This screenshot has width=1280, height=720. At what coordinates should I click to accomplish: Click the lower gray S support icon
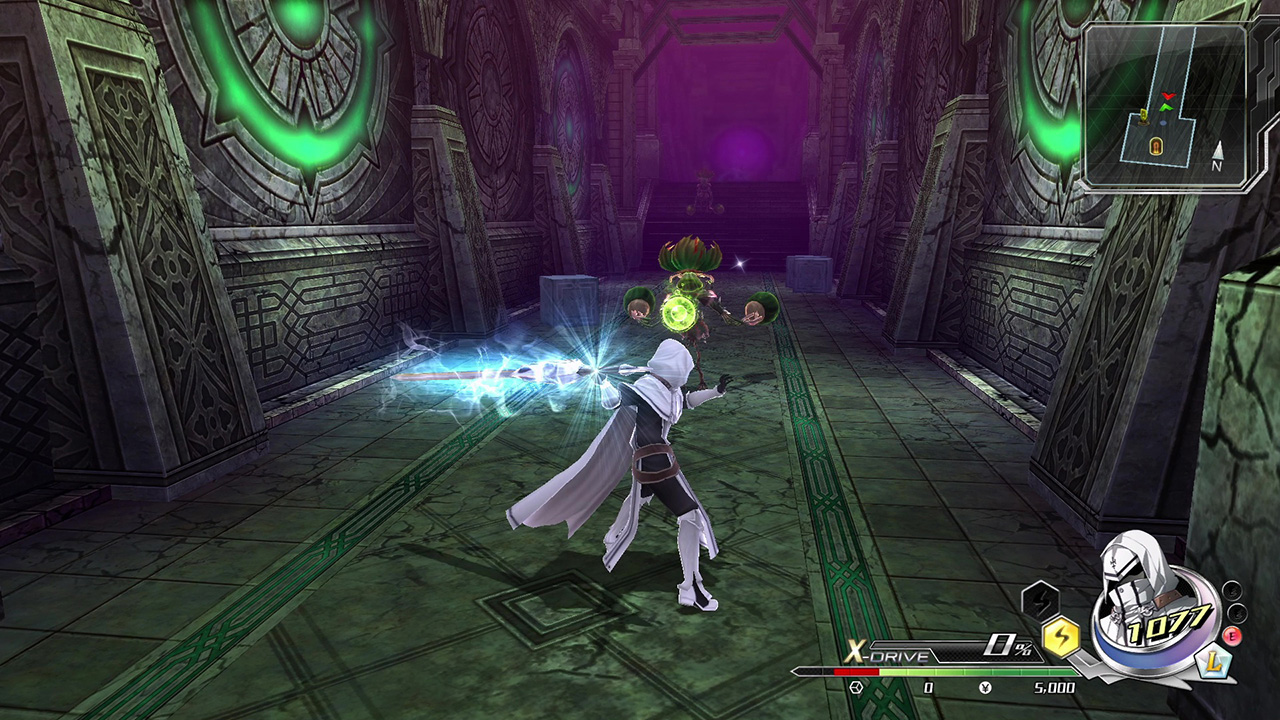(1237, 614)
